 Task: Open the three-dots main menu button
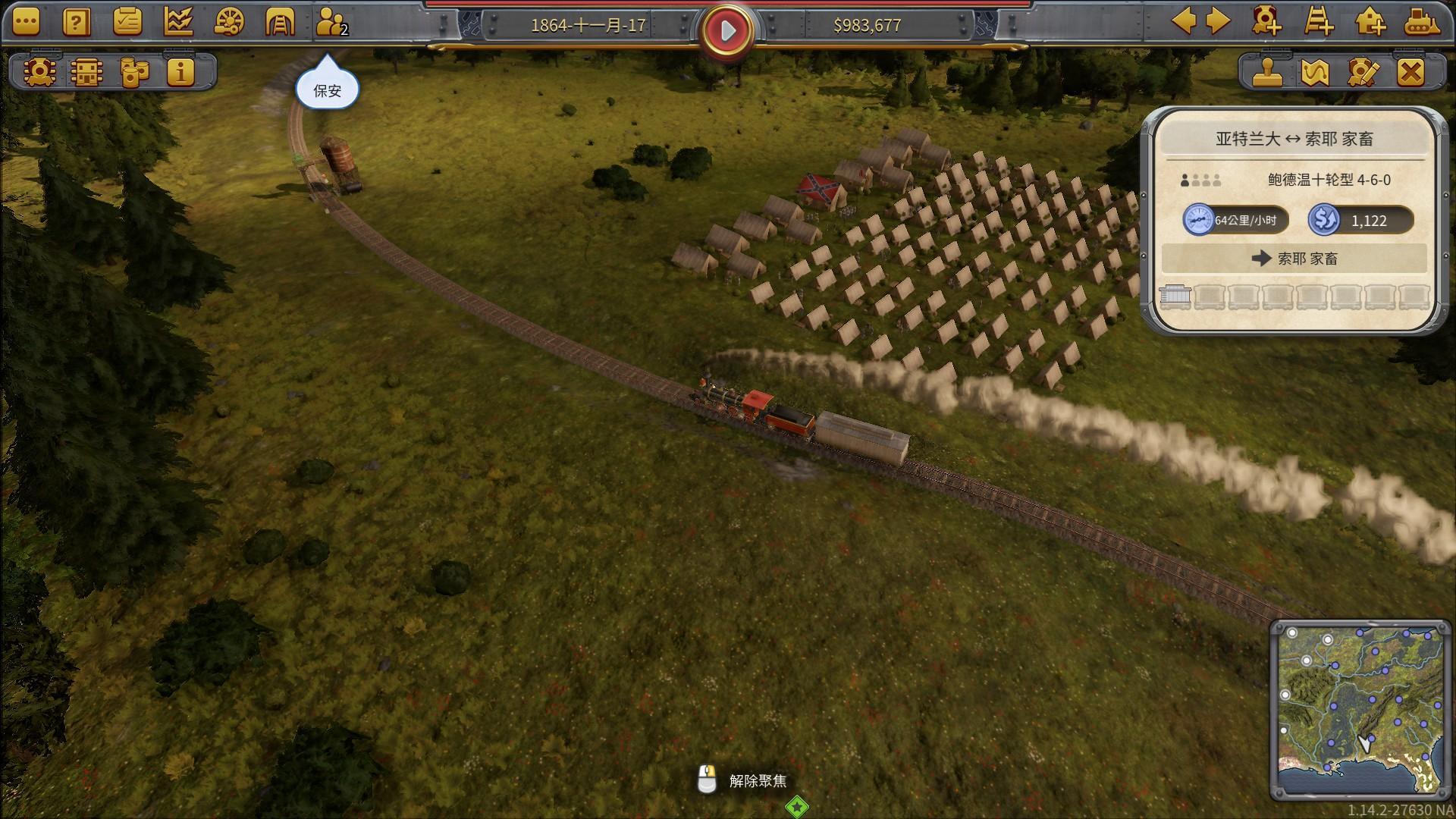[26, 23]
